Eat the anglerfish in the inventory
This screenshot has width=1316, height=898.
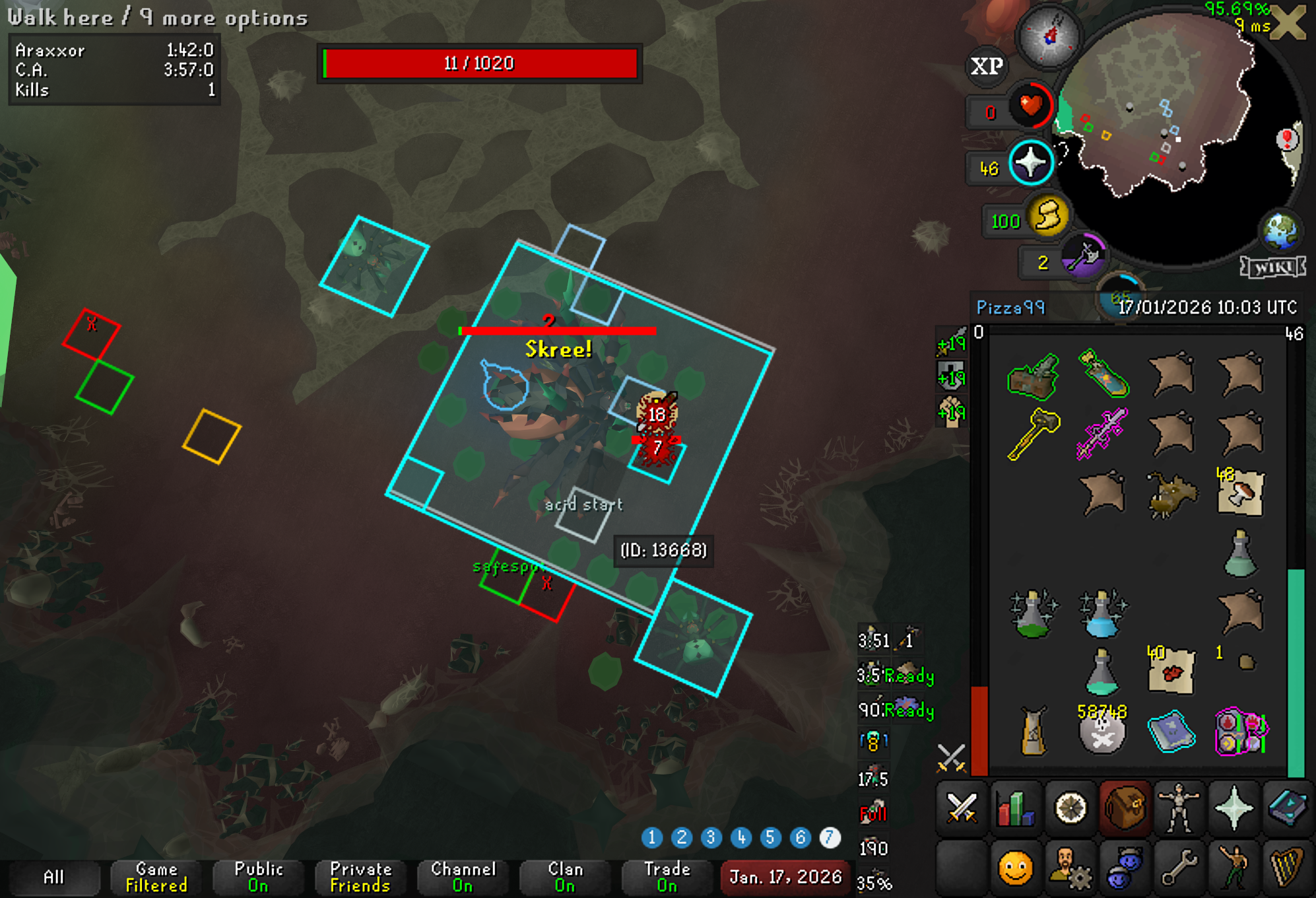coord(1171,493)
